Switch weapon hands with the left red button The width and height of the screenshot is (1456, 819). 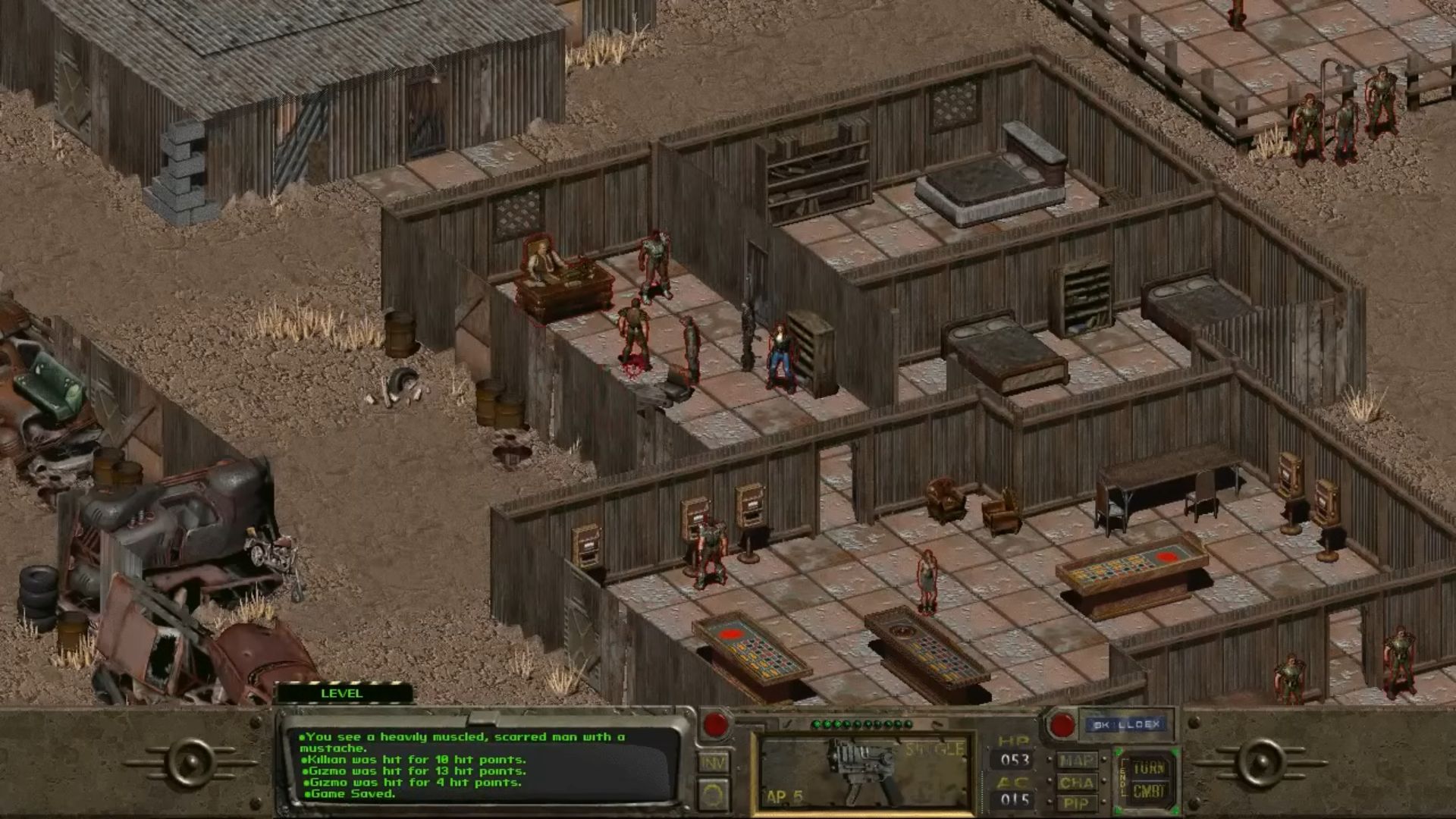[x=715, y=724]
